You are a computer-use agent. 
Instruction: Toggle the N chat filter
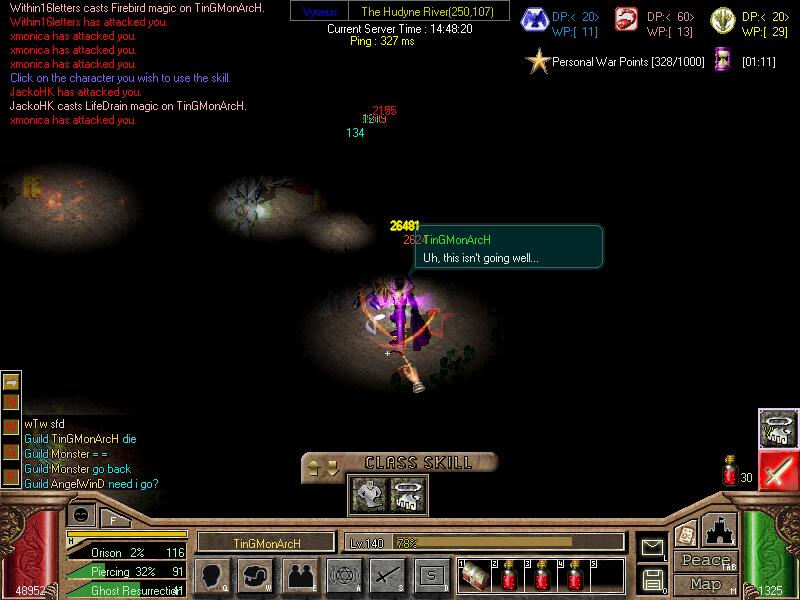[x=11, y=403]
